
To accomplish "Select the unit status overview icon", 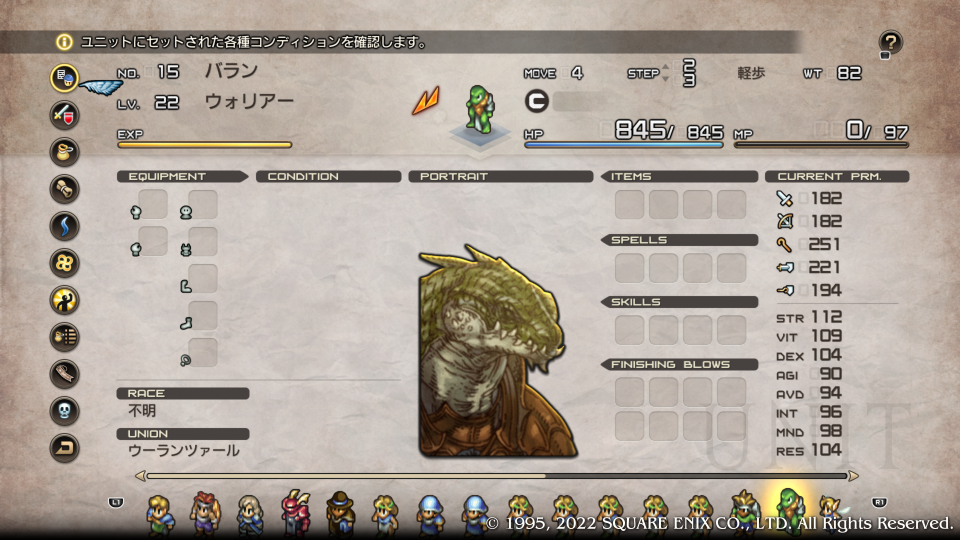I will (x=65, y=76).
